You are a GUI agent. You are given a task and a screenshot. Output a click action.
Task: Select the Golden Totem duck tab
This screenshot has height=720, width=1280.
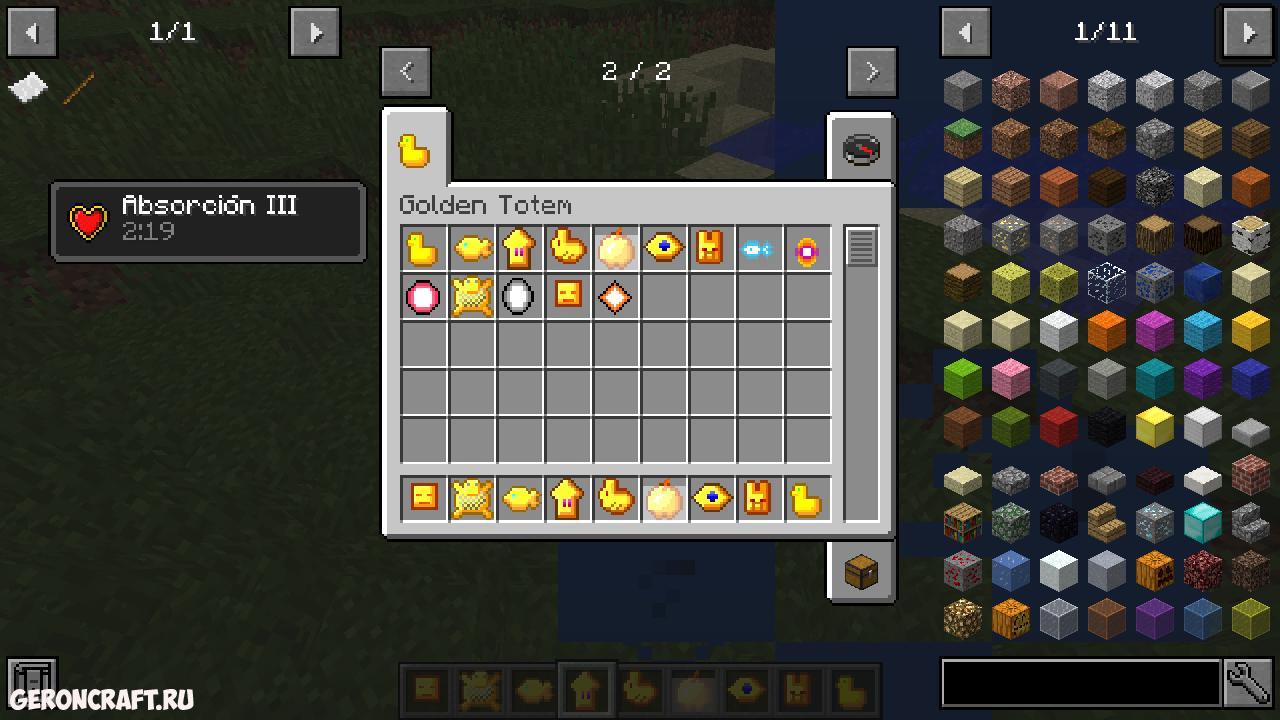tap(415, 150)
